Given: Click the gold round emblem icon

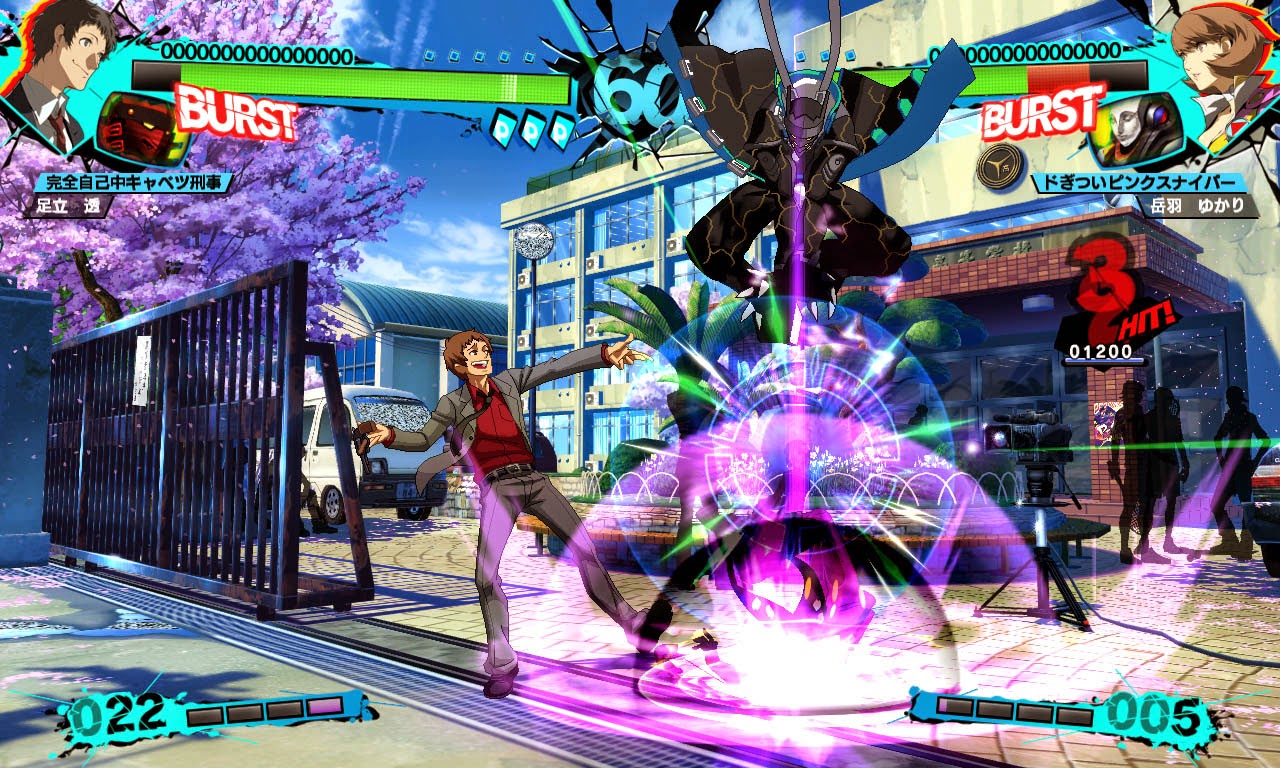Looking at the screenshot, I should coord(1001,165).
